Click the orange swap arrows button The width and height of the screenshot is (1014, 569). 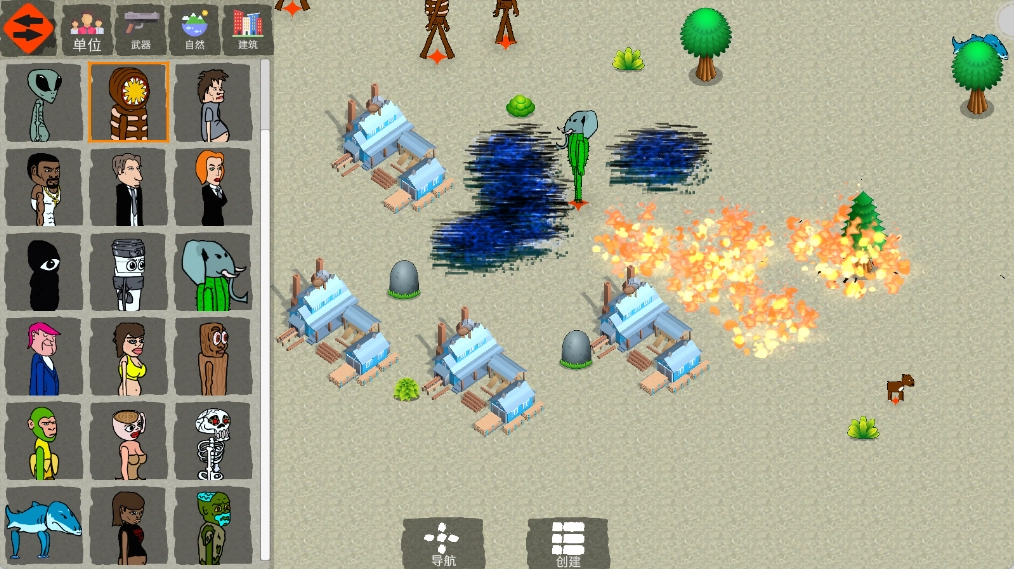point(28,28)
